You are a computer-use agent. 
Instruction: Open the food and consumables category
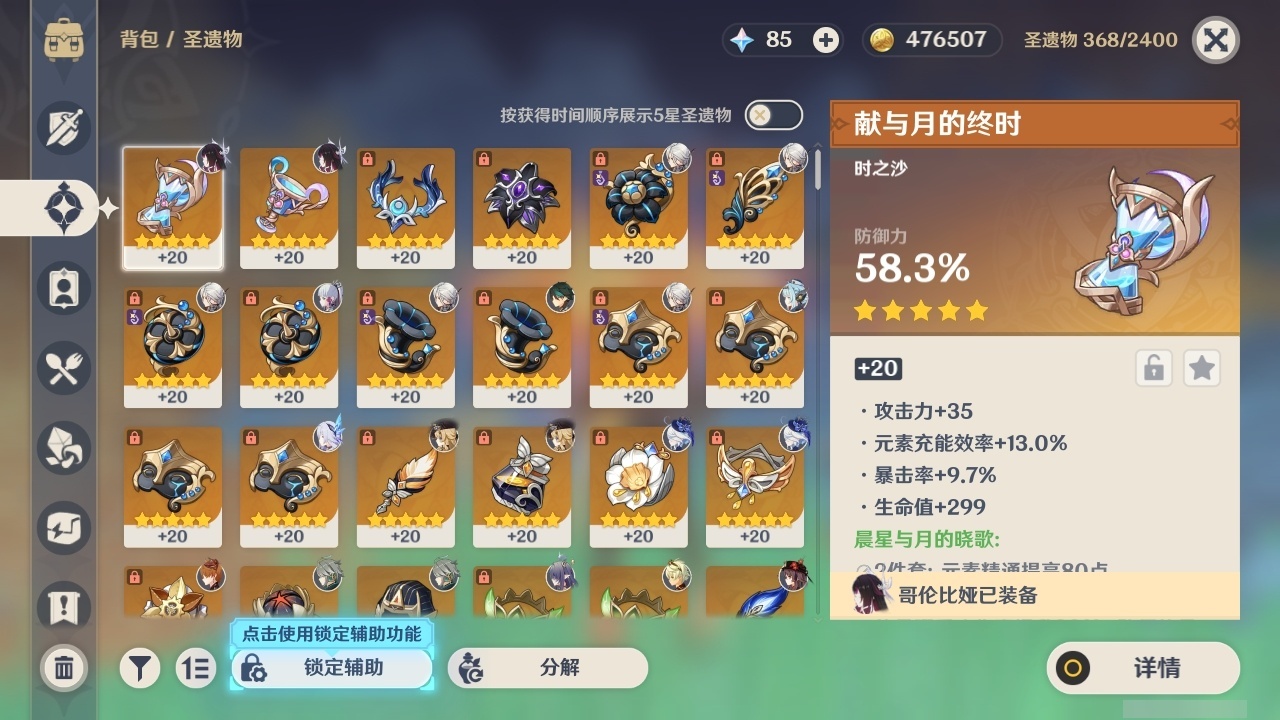(x=64, y=368)
